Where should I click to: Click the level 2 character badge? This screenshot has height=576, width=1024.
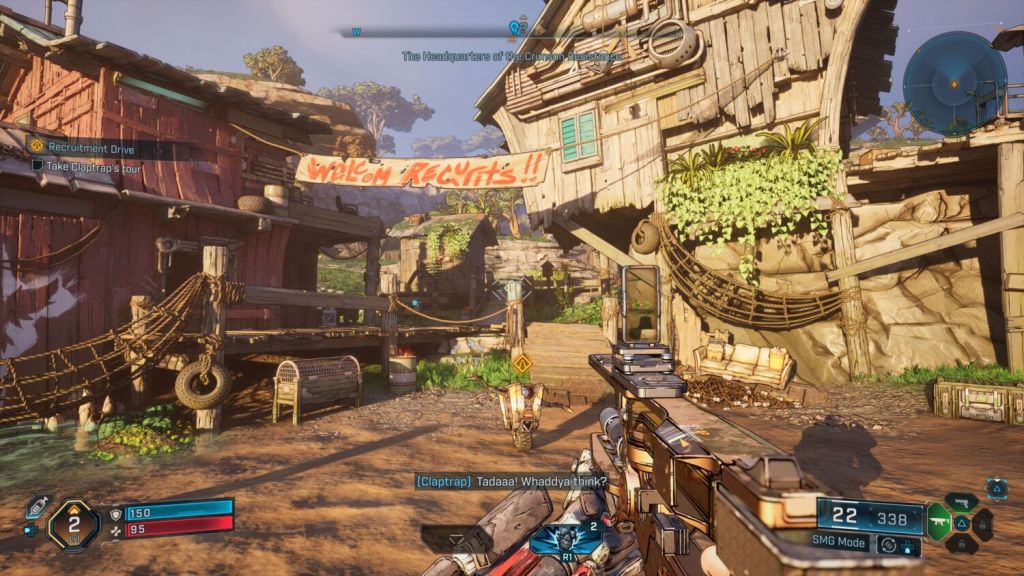(x=73, y=524)
